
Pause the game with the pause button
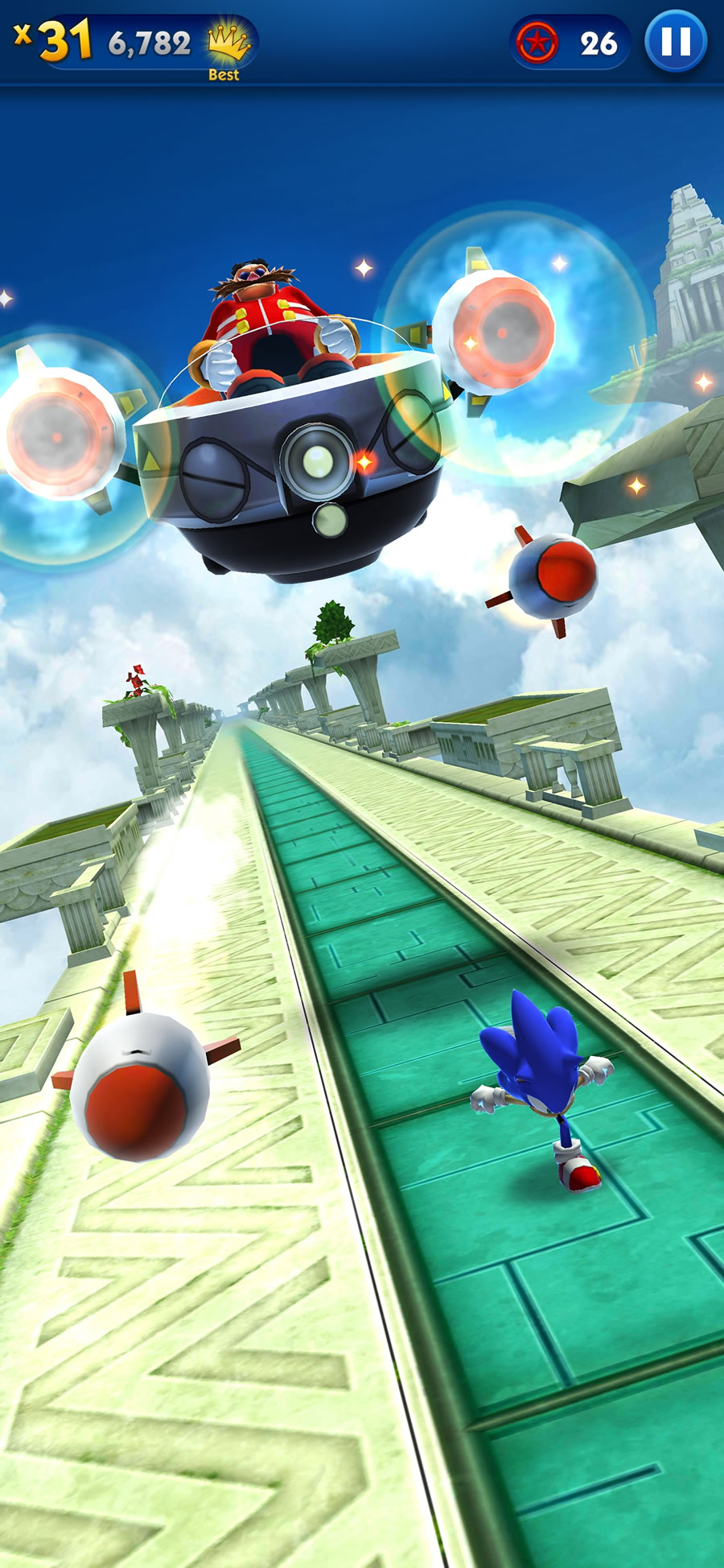click(676, 41)
